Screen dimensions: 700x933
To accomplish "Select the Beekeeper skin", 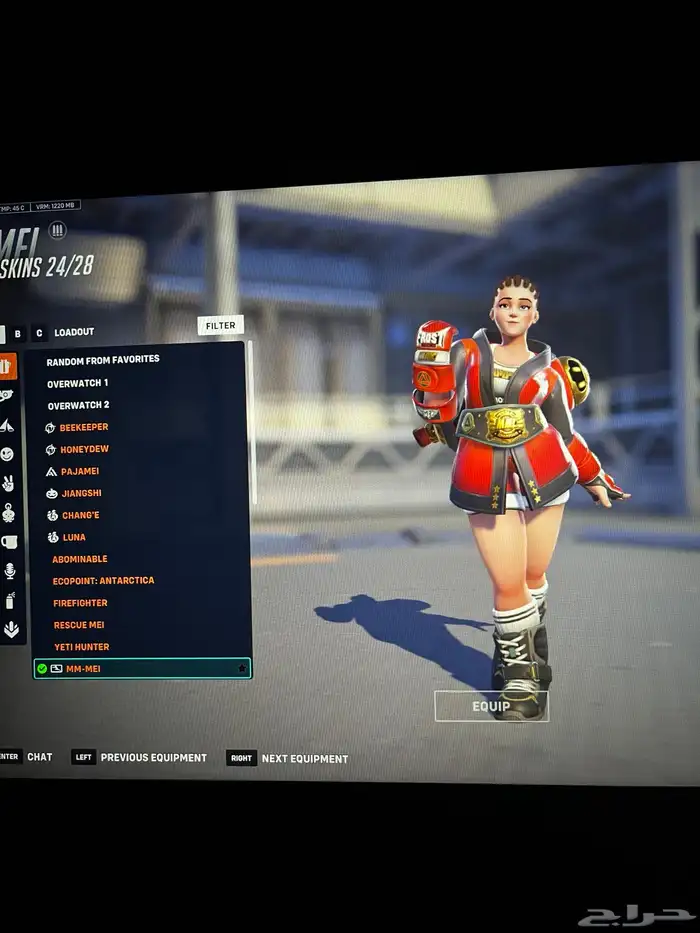I will click(x=84, y=427).
